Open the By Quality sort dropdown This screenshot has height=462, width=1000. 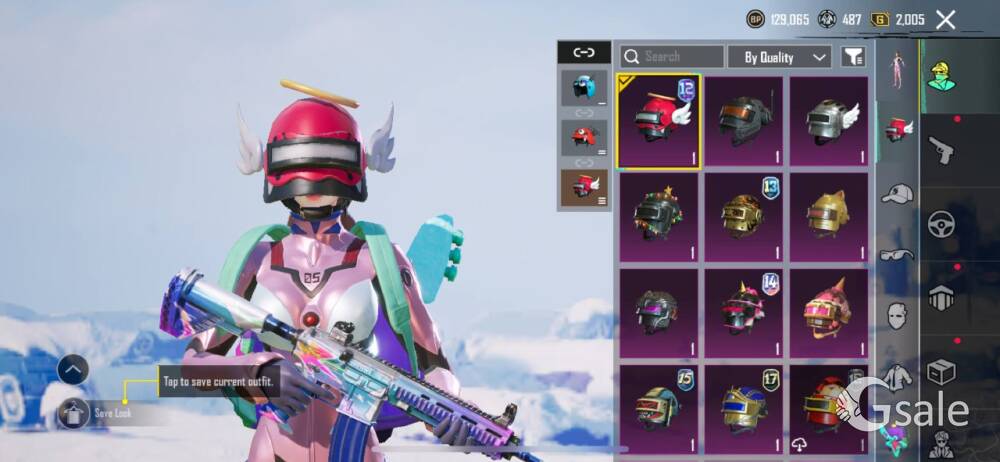click(x=780, y=57)
